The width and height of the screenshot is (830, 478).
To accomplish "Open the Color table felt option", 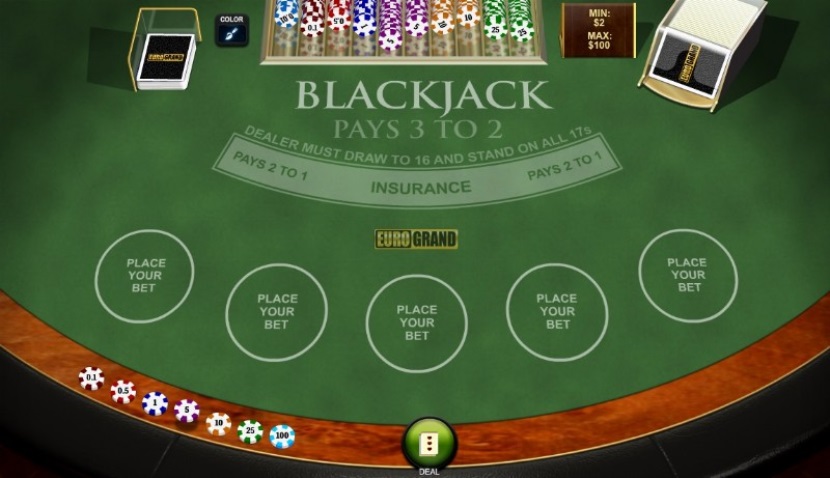I will click(231, 29).
